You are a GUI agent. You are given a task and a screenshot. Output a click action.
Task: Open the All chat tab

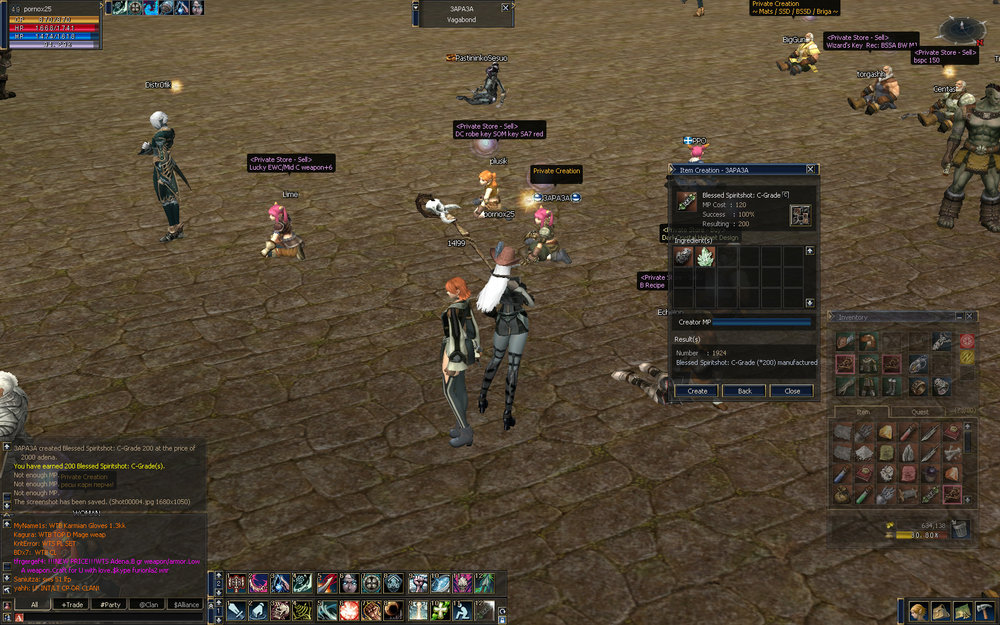[x=34, y=605]
